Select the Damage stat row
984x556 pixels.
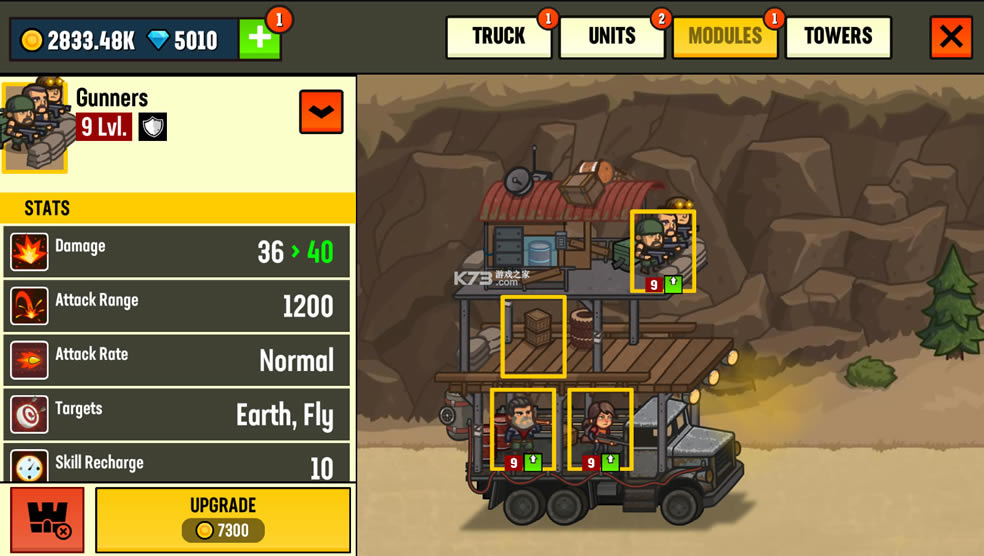177,252
